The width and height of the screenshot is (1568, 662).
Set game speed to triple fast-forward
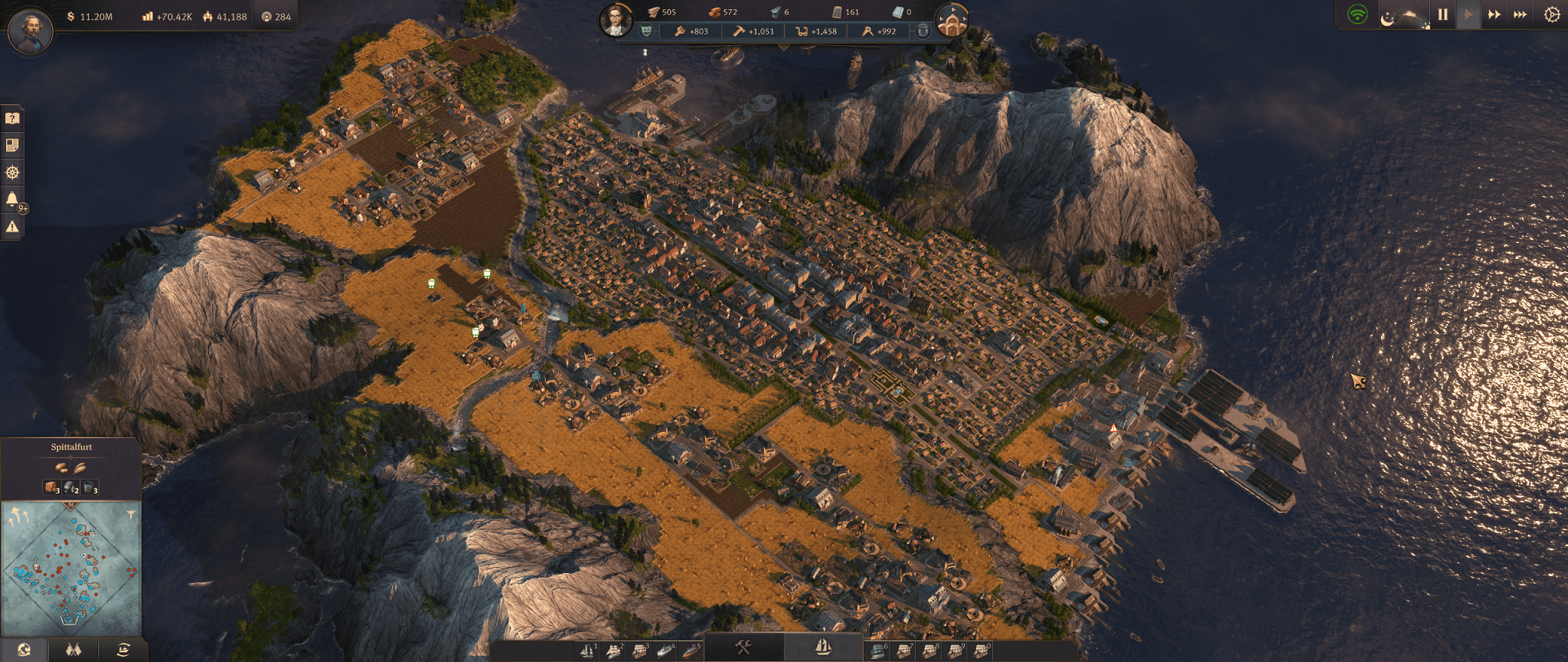tap(1521, 15)
